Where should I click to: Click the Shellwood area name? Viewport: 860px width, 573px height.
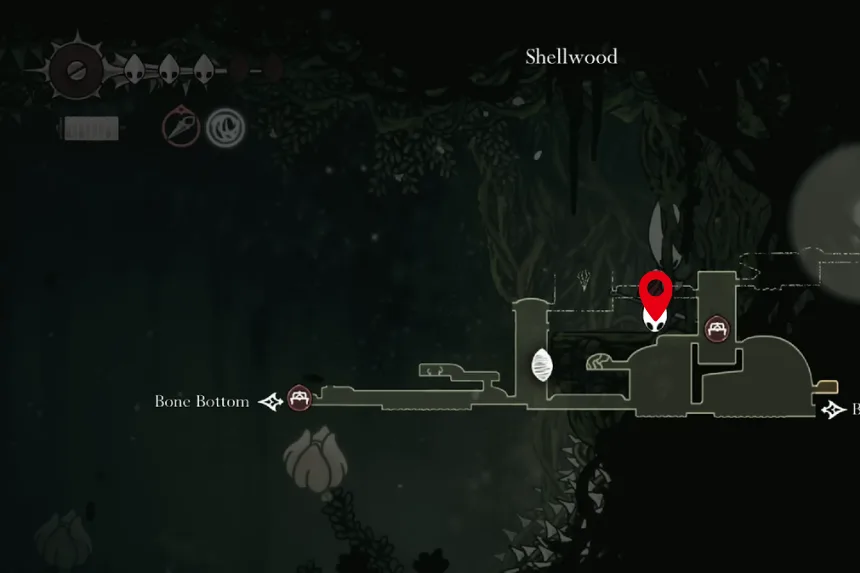(571, 57)
